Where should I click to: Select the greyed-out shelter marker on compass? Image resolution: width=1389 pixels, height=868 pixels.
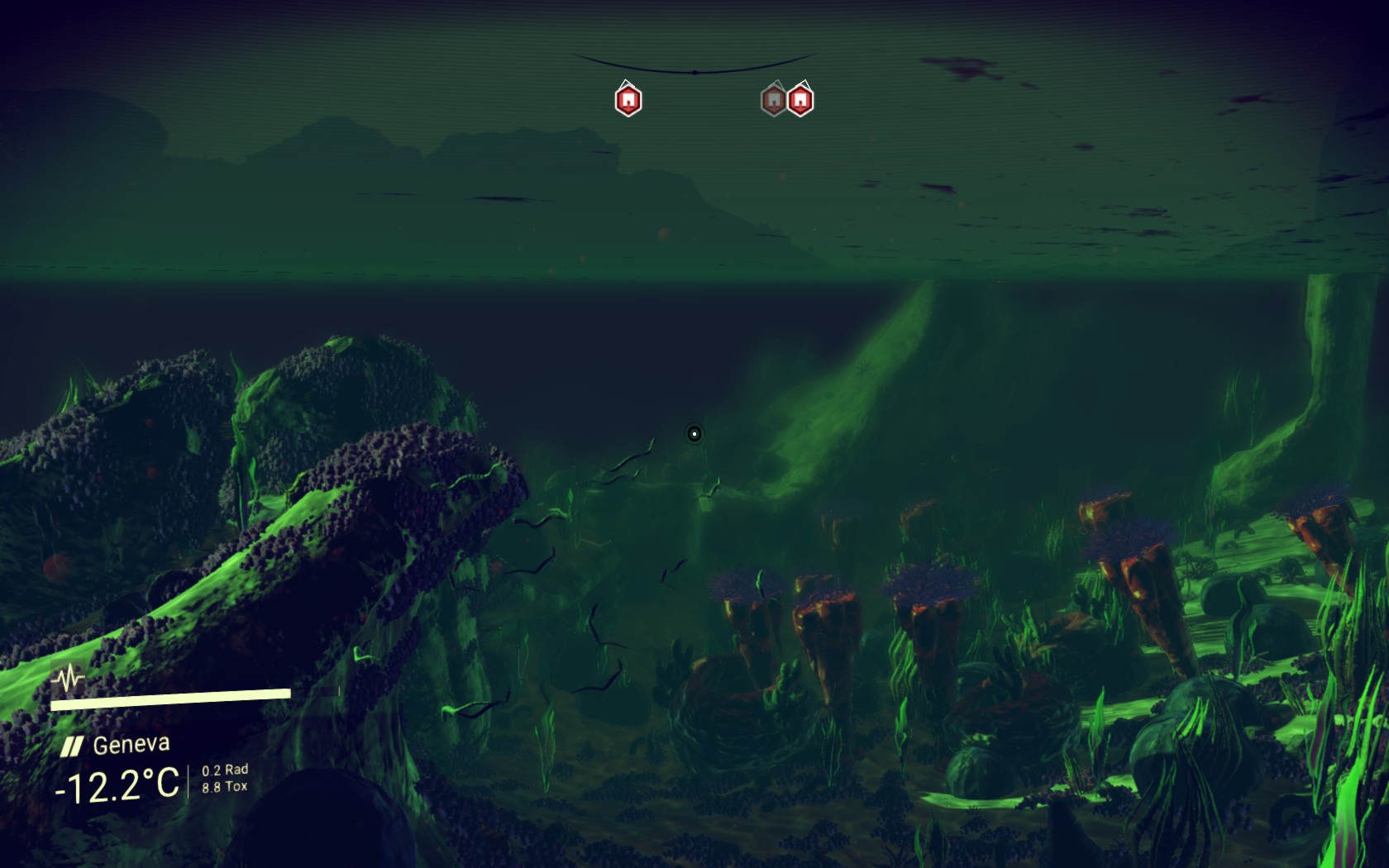point(773,100)
